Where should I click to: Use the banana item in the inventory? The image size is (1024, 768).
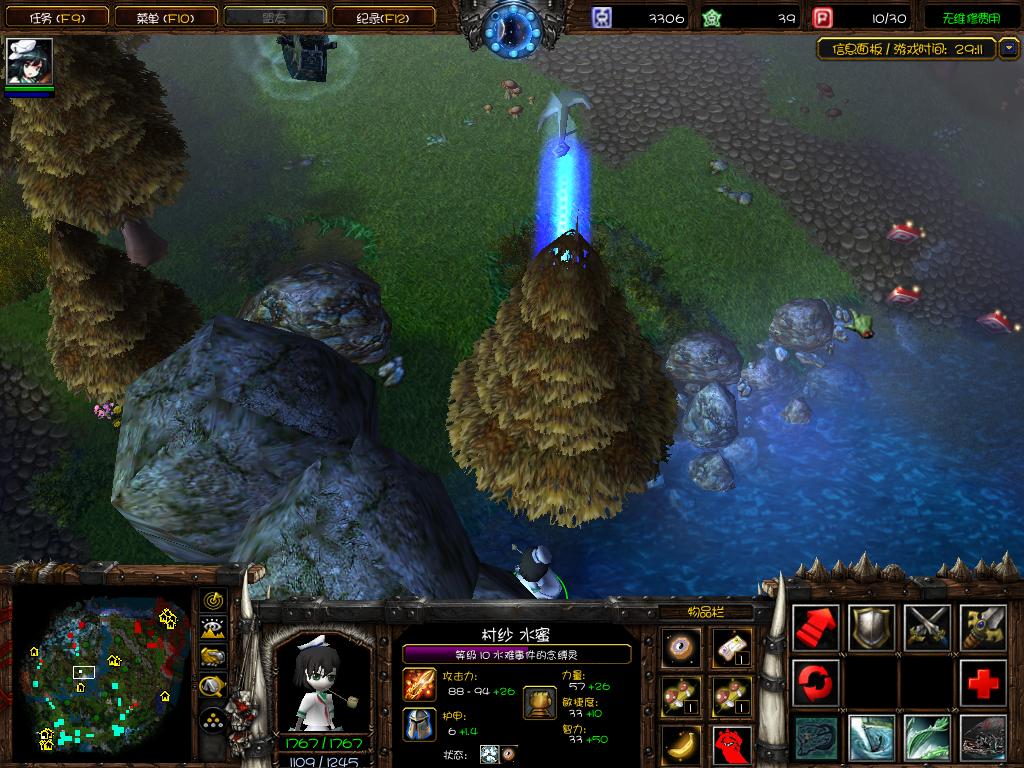(682, 743)
